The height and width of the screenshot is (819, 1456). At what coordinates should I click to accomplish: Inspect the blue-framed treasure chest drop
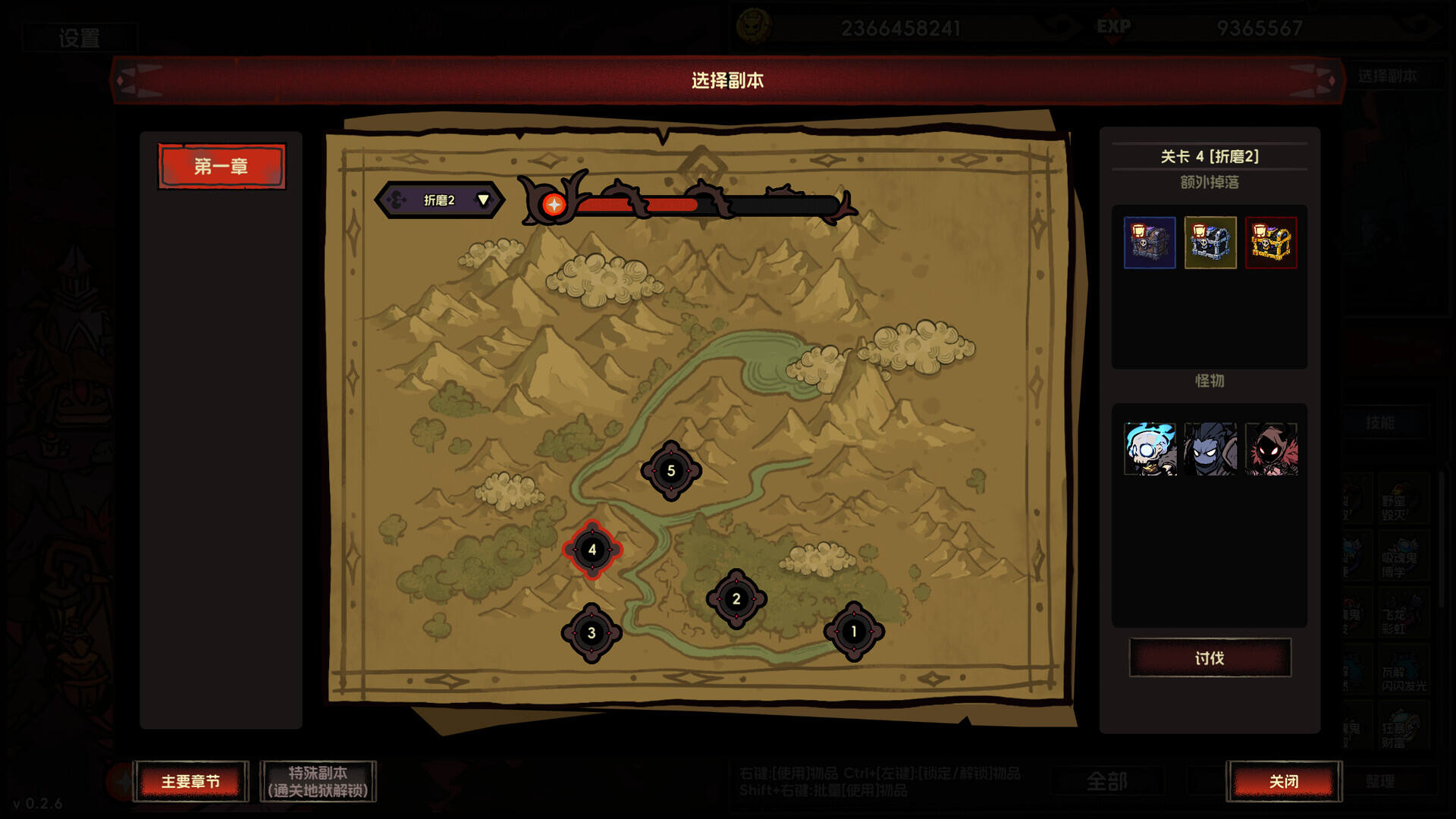point(1150,243)
